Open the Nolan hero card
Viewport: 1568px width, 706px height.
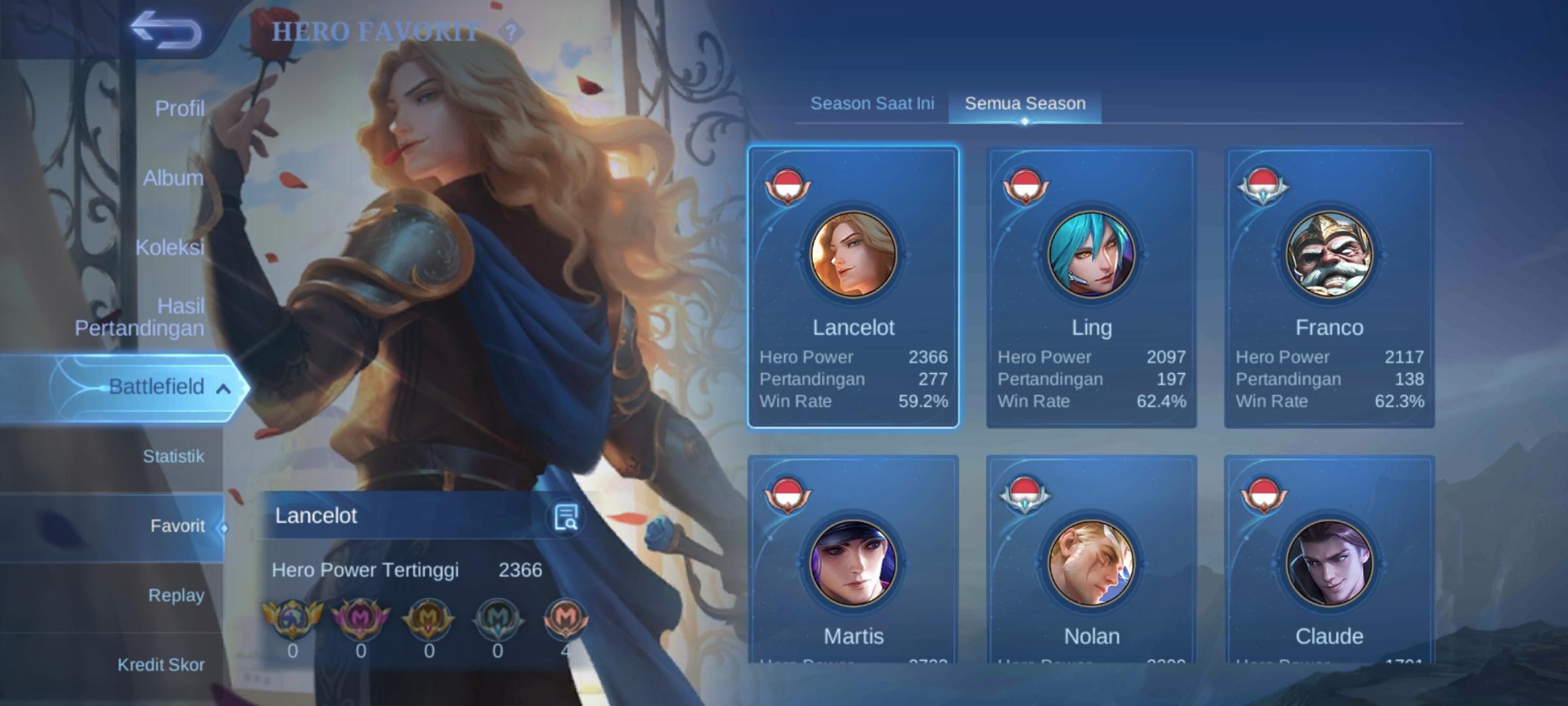[1091, 562]
